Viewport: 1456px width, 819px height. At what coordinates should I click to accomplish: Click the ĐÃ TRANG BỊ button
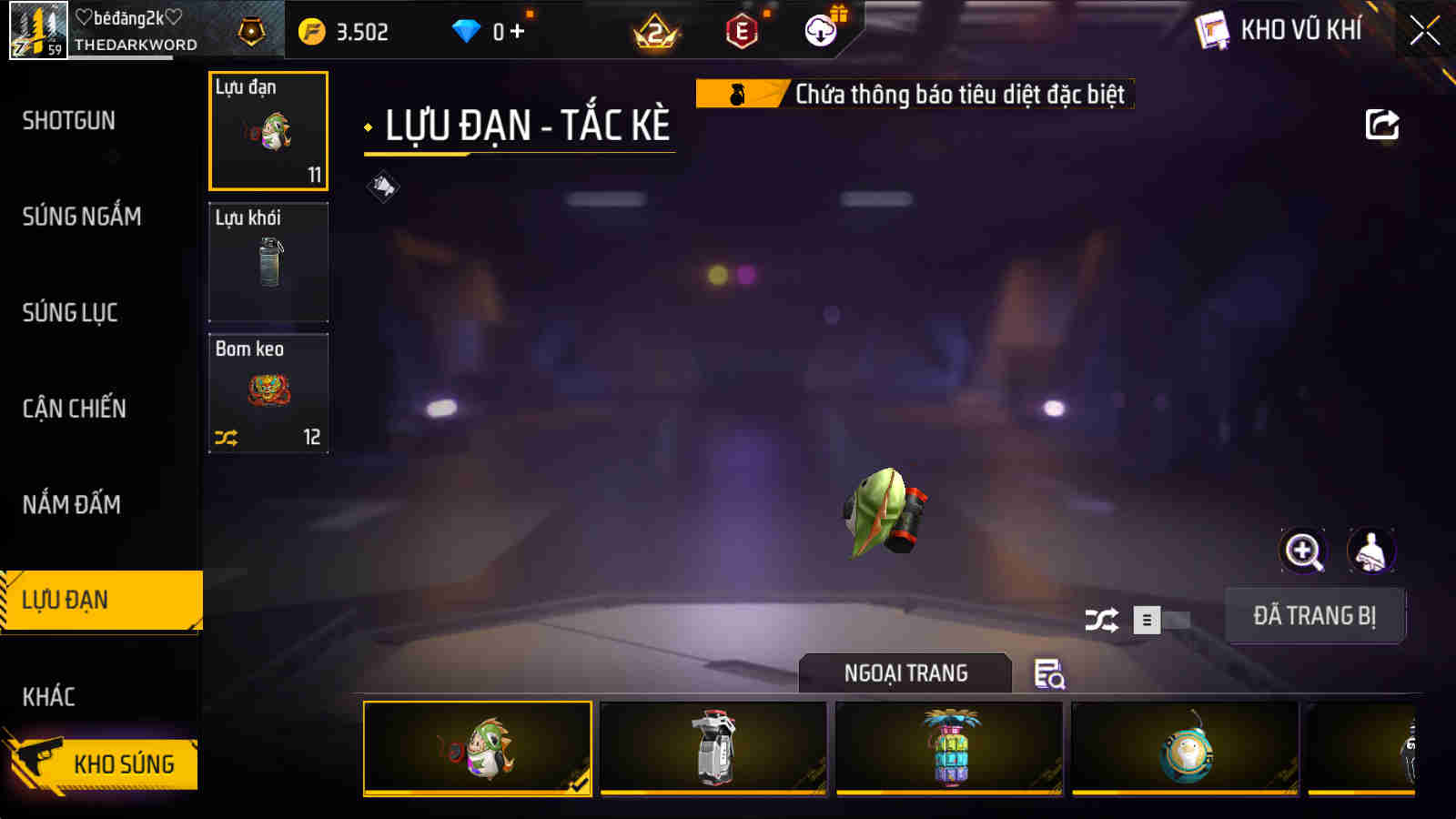(x=1315, y=616)
